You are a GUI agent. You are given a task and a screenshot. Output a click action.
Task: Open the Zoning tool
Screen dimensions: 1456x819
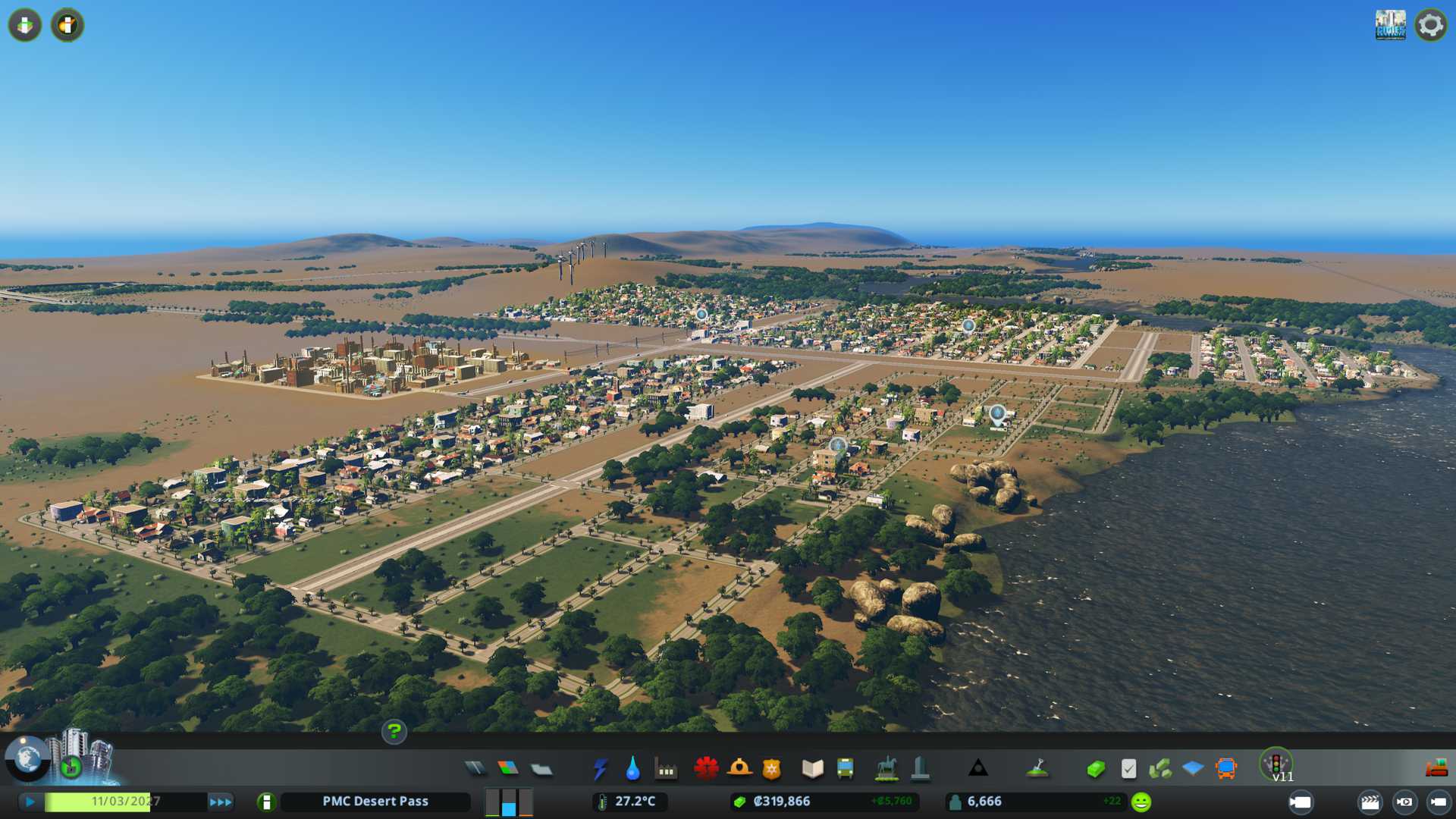[508, 769]
